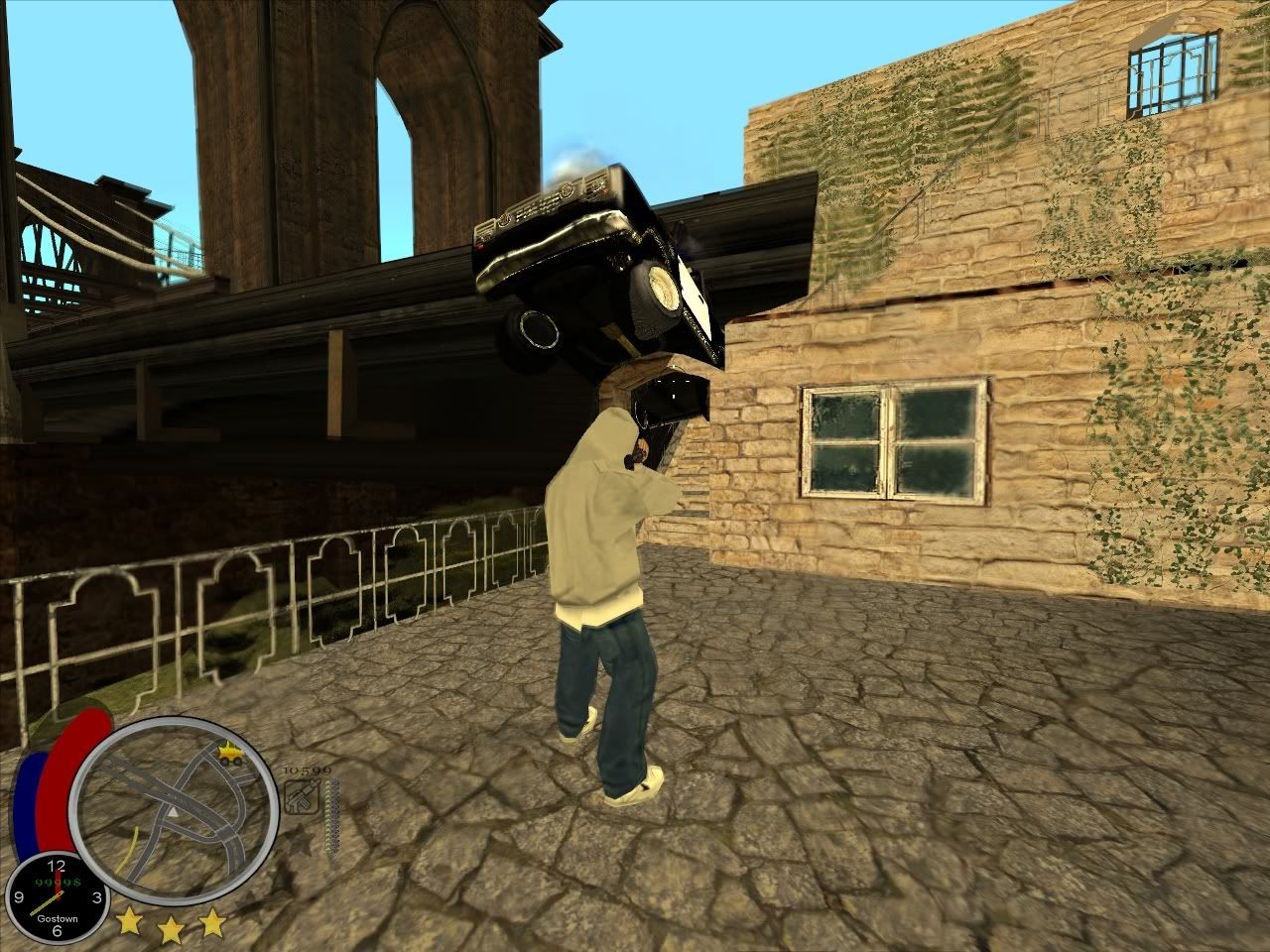Click the number 6 below the Gostown label
Image resolution: width=1270 pixels, height=952 pixels.
tap(56, 933)
